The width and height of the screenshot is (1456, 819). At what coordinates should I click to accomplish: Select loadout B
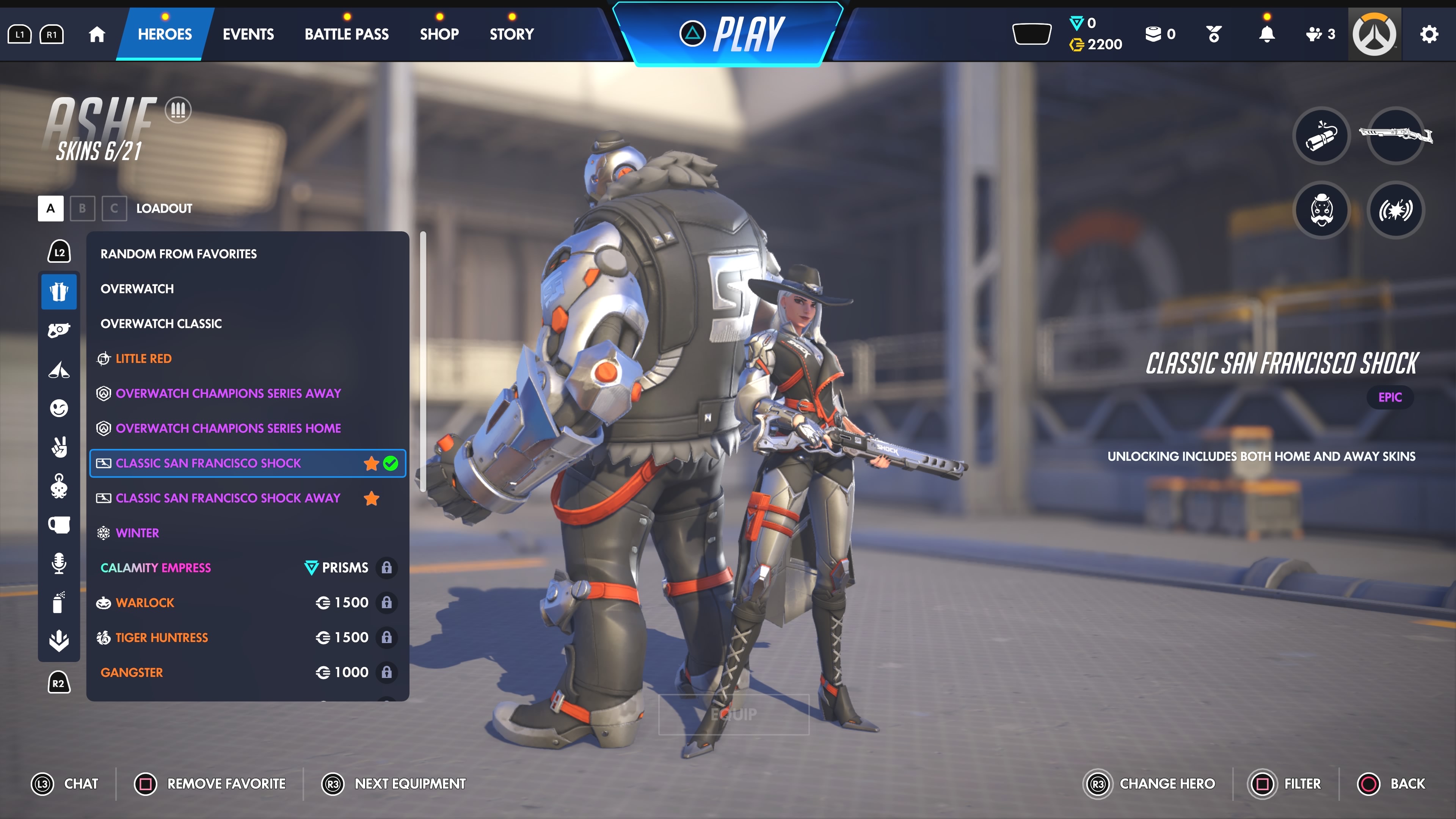83,208
